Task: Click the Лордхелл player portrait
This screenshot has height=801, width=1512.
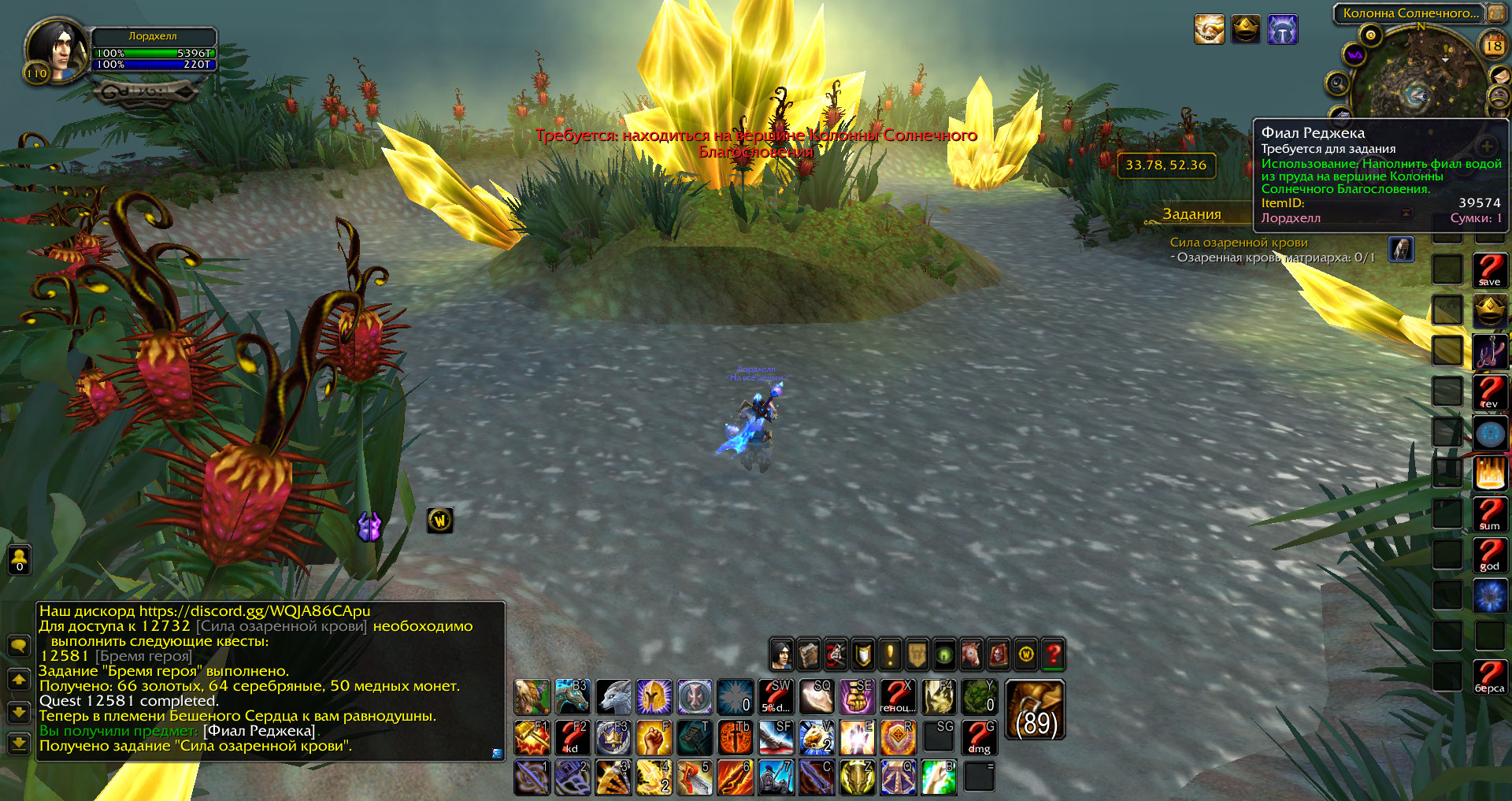Action: 57,50
